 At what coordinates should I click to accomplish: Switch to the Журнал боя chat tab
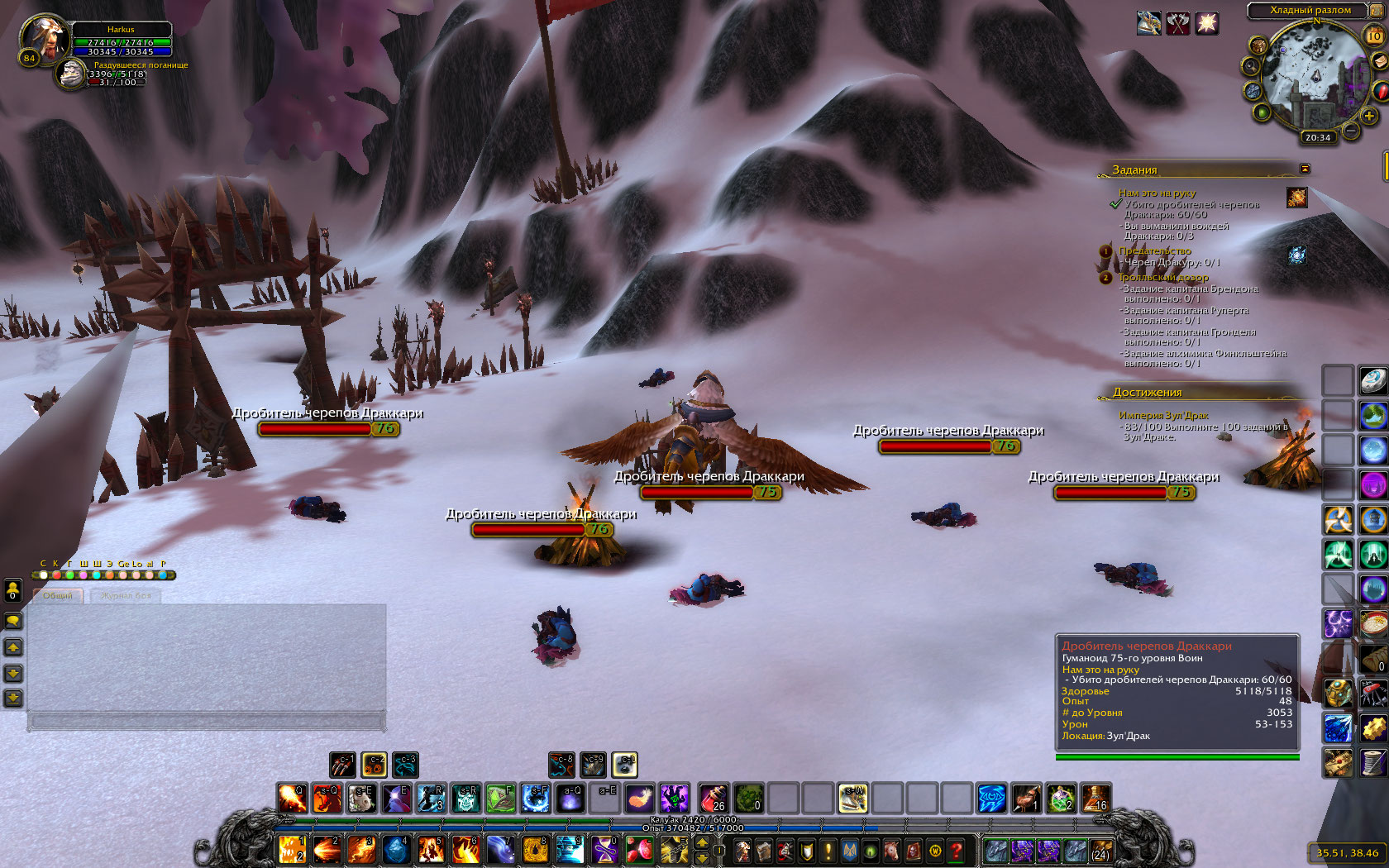pos(126,595)
